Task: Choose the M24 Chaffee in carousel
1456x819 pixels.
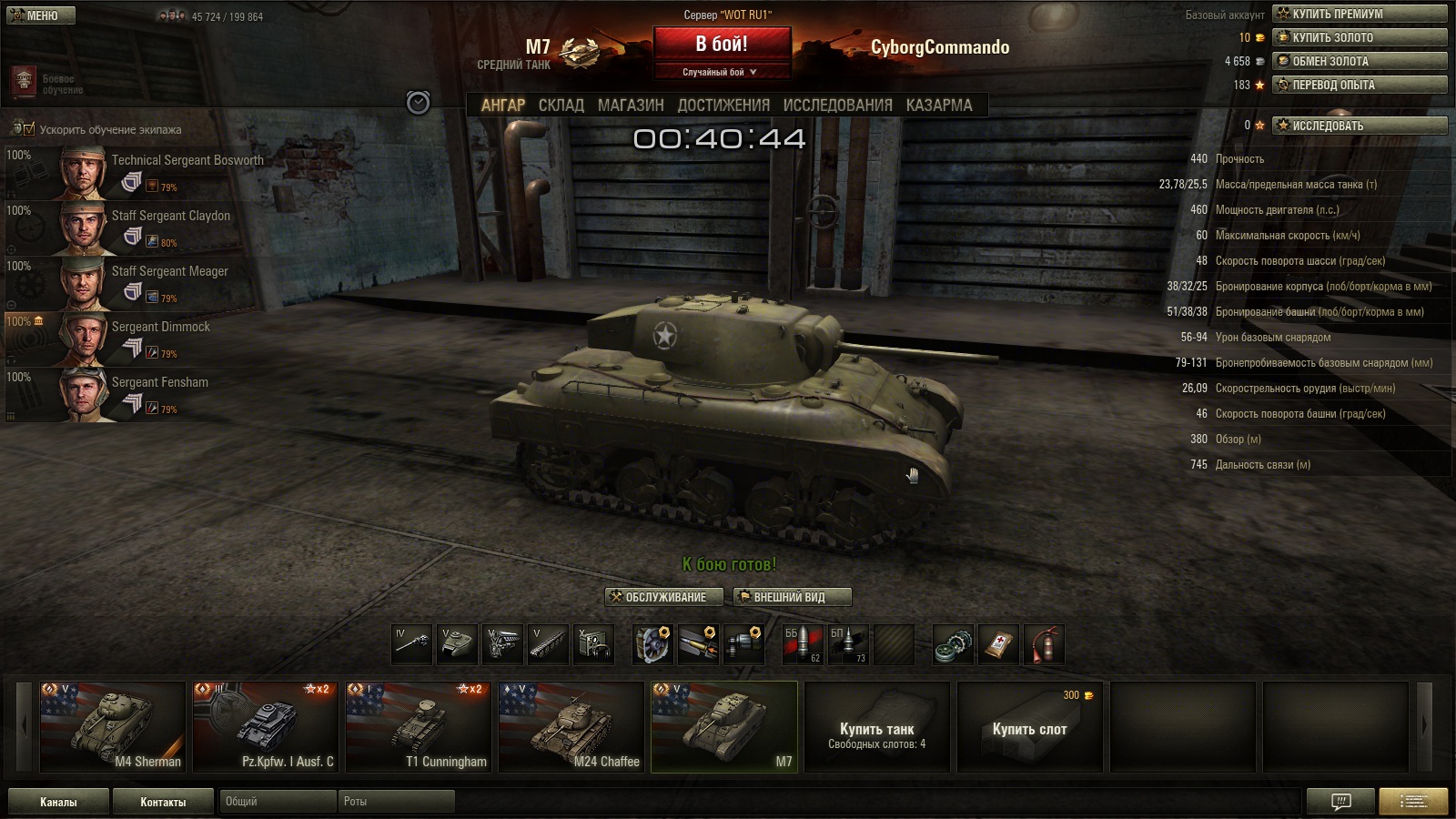Action: point(571,727)
